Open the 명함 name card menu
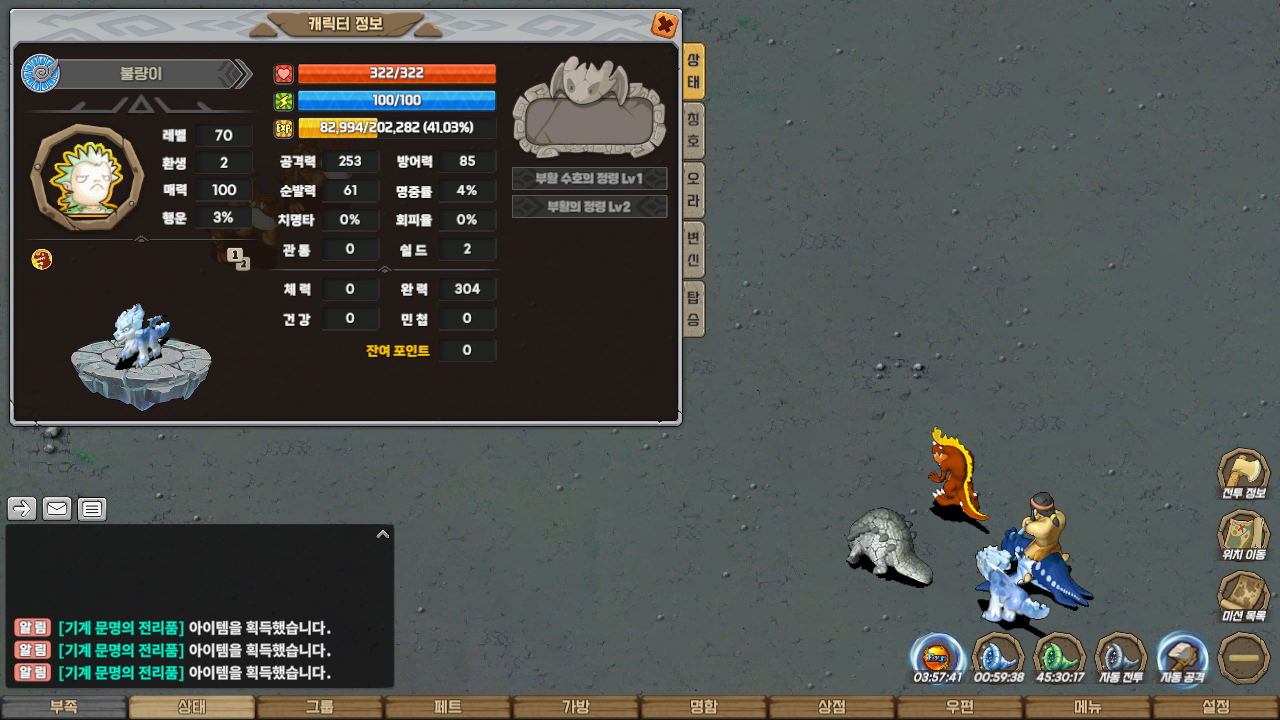Viewport: 1280px width, 720px height. tap(703, 707)
